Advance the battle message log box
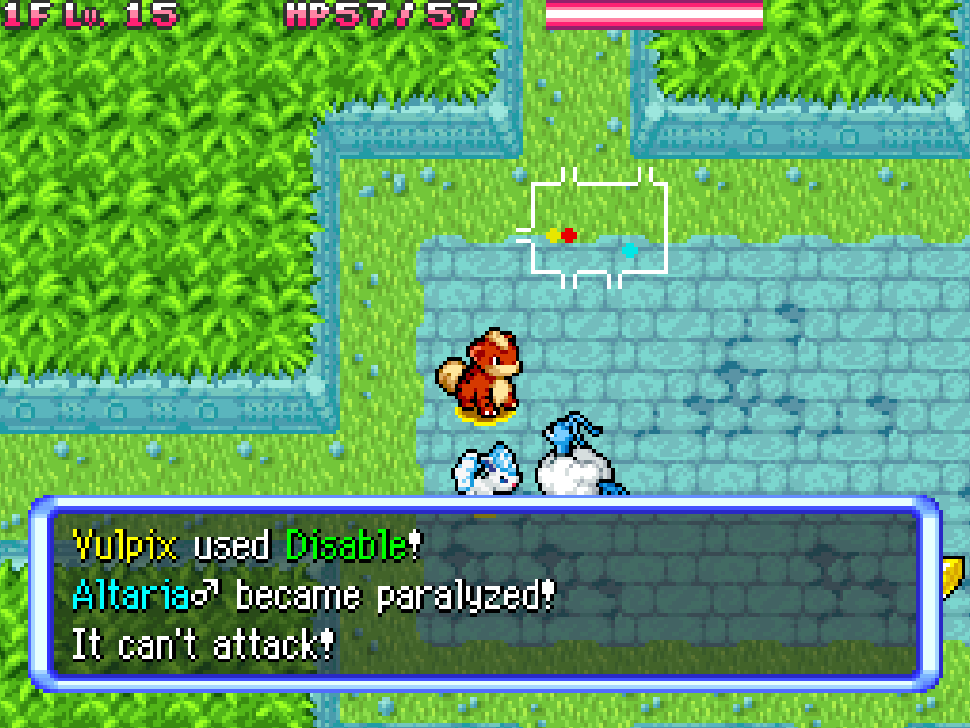Viewport: 970px width, 728px height. [x=485, y=595]
